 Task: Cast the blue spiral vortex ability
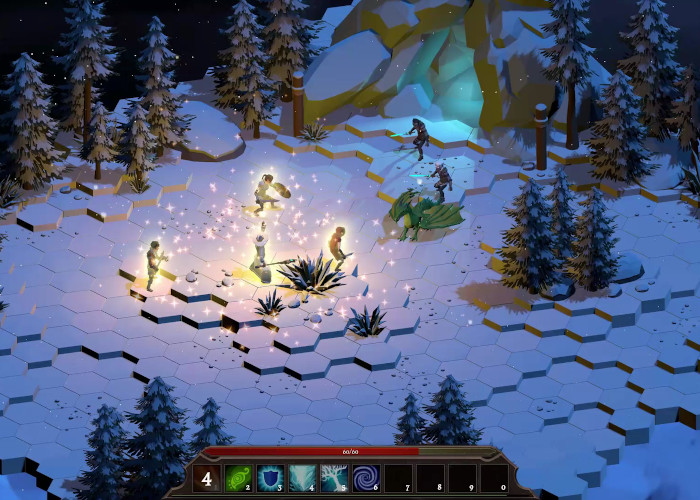366,479
